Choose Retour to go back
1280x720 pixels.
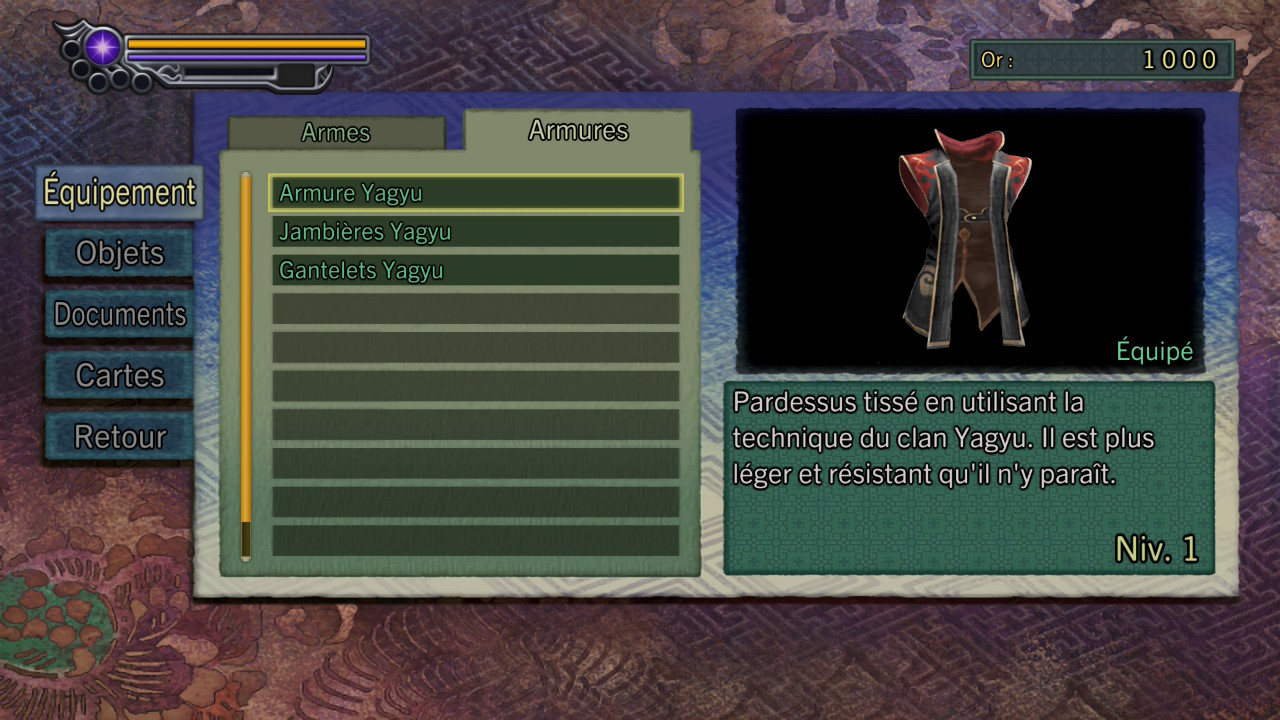119,437
